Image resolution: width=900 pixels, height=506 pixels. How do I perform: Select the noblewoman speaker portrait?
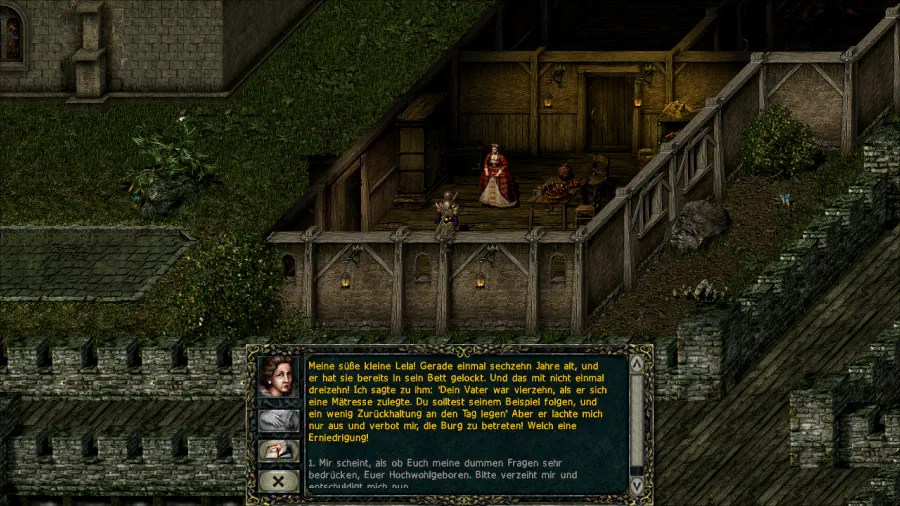(279, 376)
